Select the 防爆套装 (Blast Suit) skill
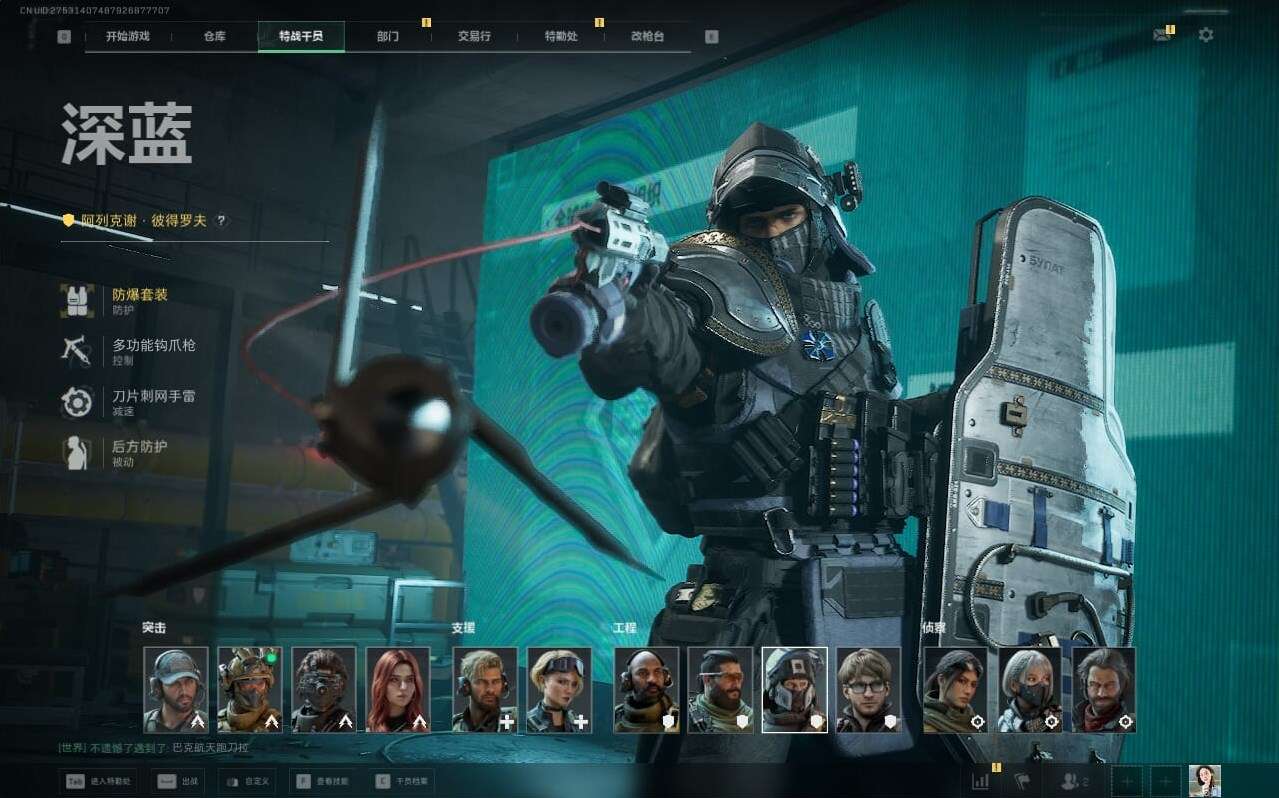Viewport: 1279px width, 798px height. point(139,300)
